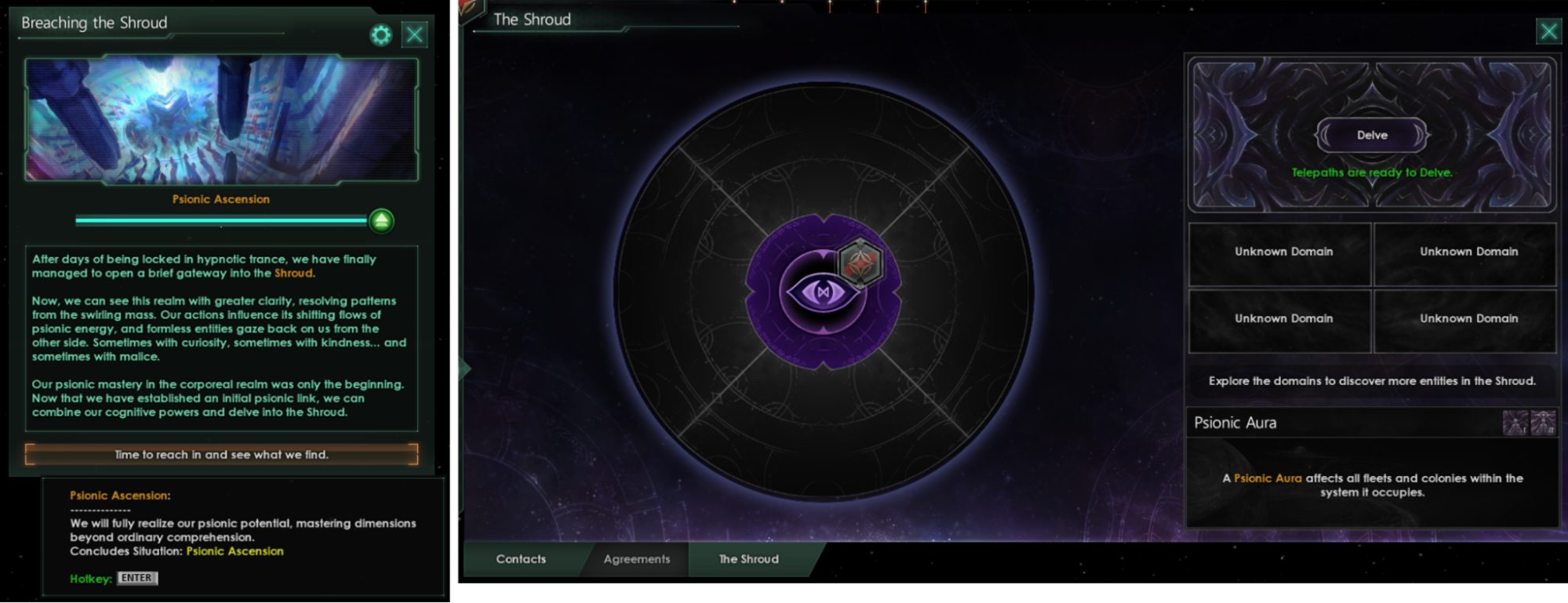Click the Psionic Ascension event illustration

tap(221, 119)
